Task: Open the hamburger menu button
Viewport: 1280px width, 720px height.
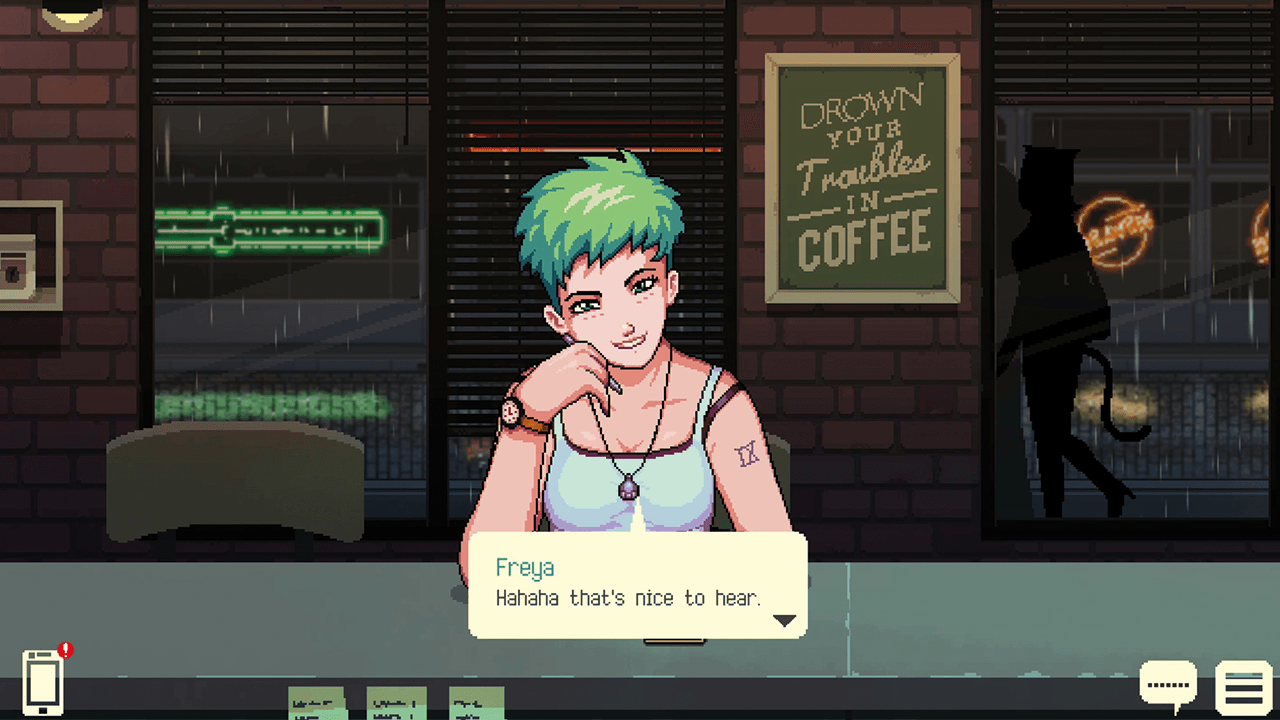Action: coord(1243,688)
